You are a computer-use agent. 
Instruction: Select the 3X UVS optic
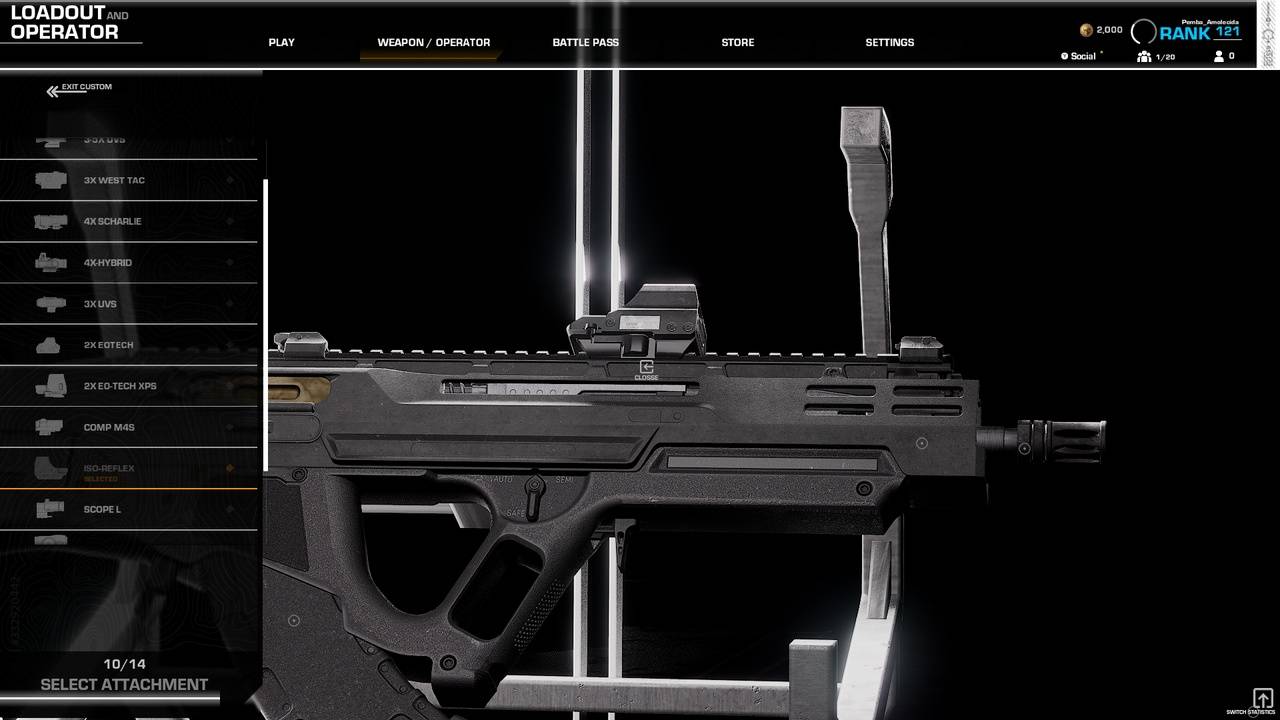(128, 304)
